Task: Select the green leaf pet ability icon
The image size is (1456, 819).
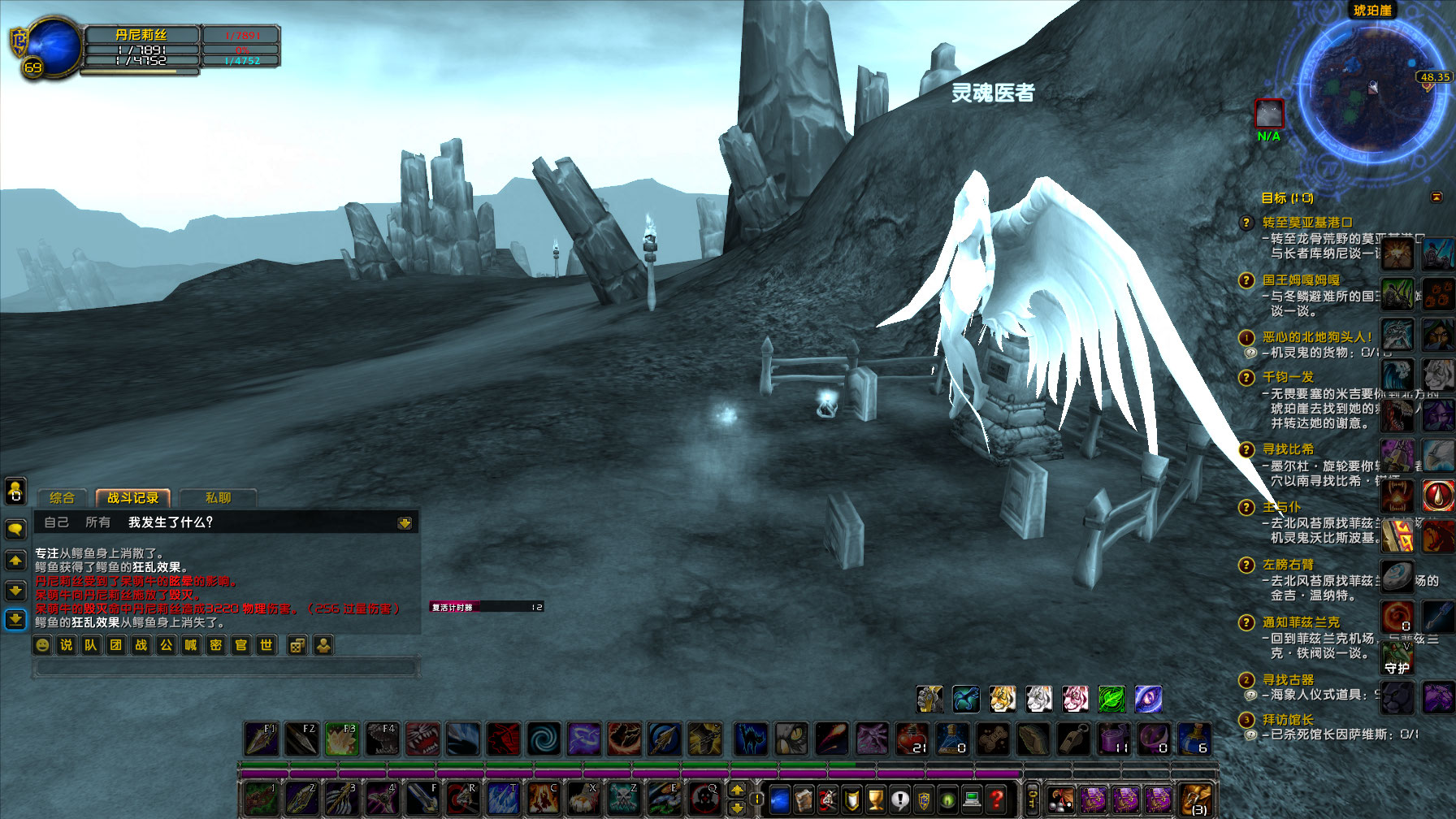Action: pos(1111,699)
